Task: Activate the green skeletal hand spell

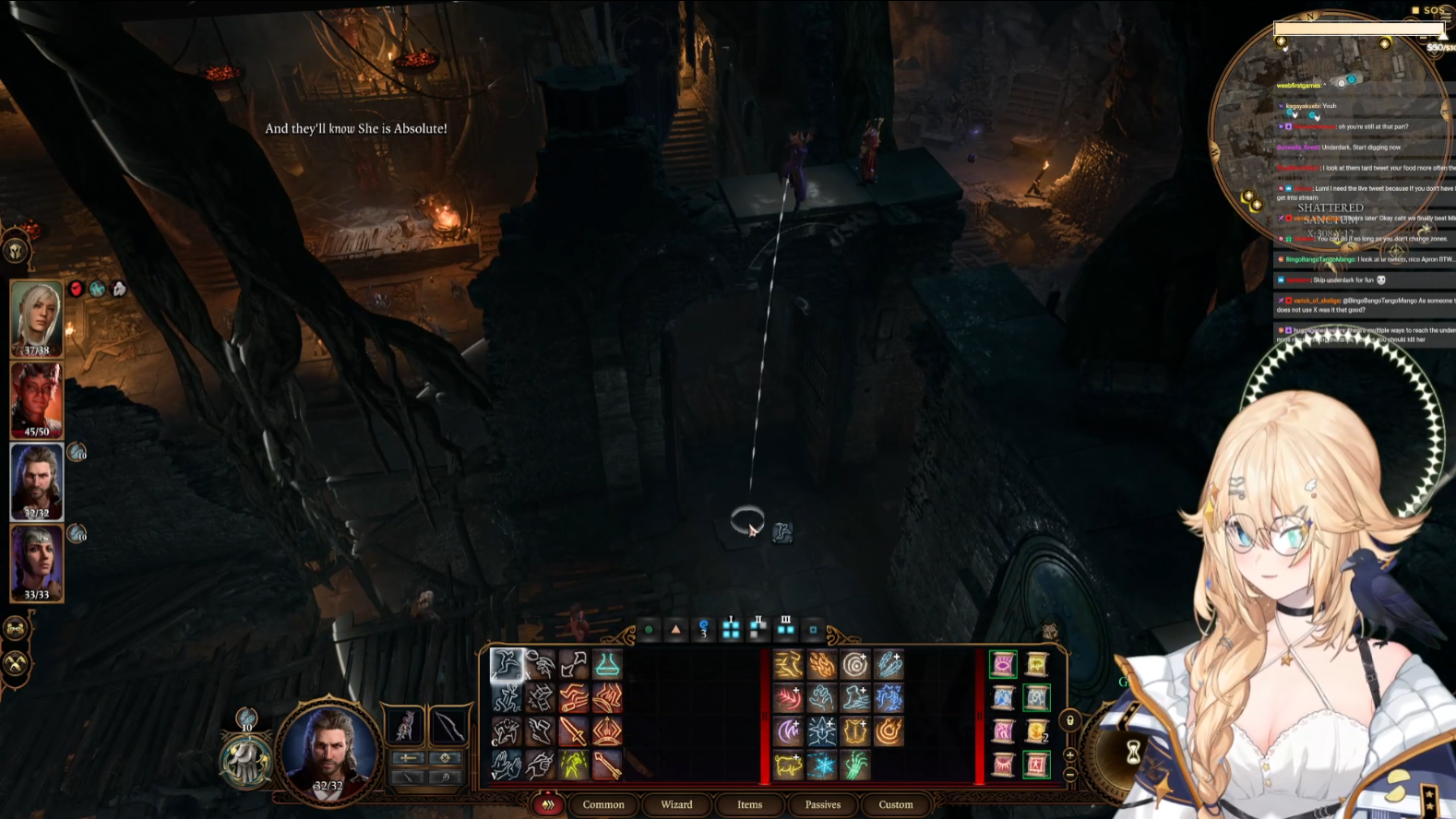Action: tap(854, 765)
